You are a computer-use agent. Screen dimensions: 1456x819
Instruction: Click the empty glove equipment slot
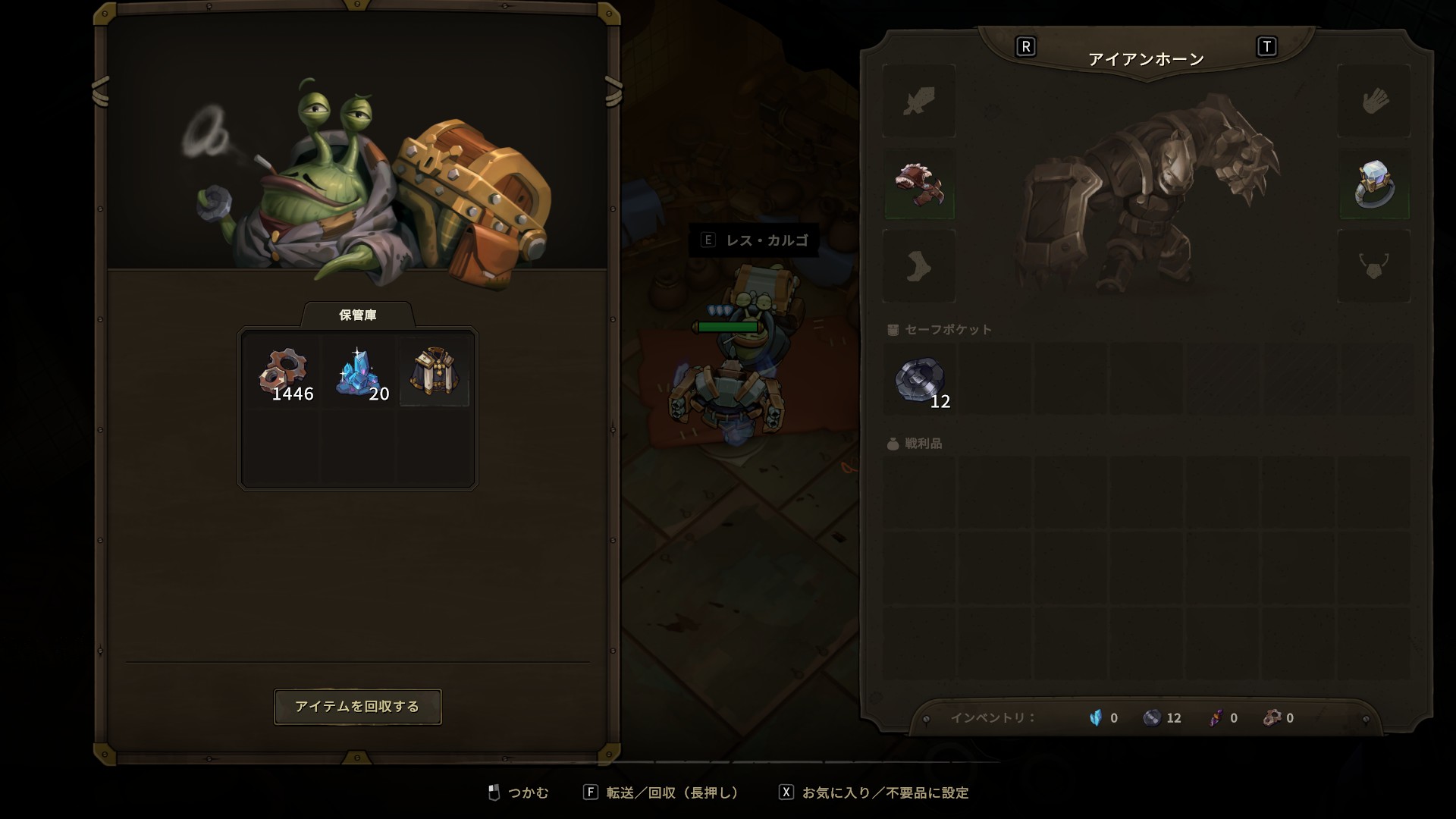pyautogui.click(x=1374, y=101)
